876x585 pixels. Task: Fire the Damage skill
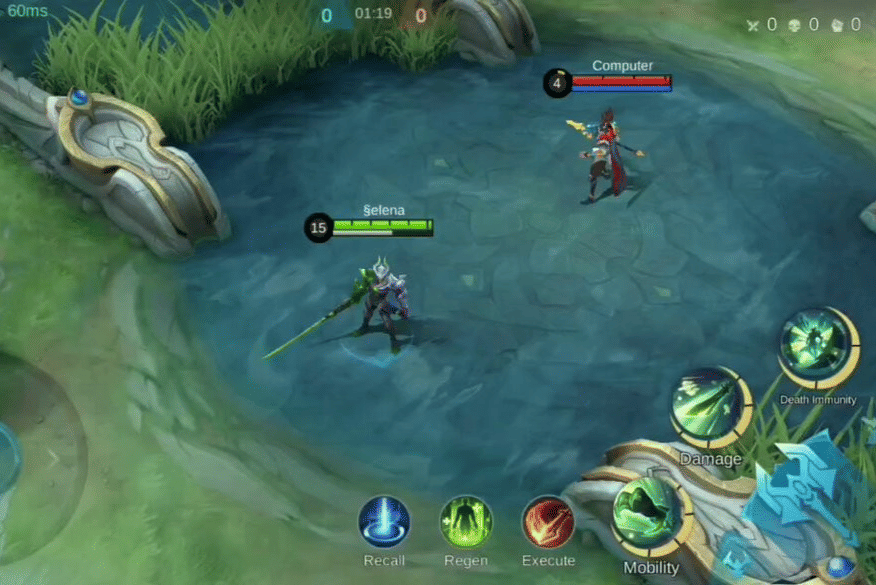pos(710,407)
